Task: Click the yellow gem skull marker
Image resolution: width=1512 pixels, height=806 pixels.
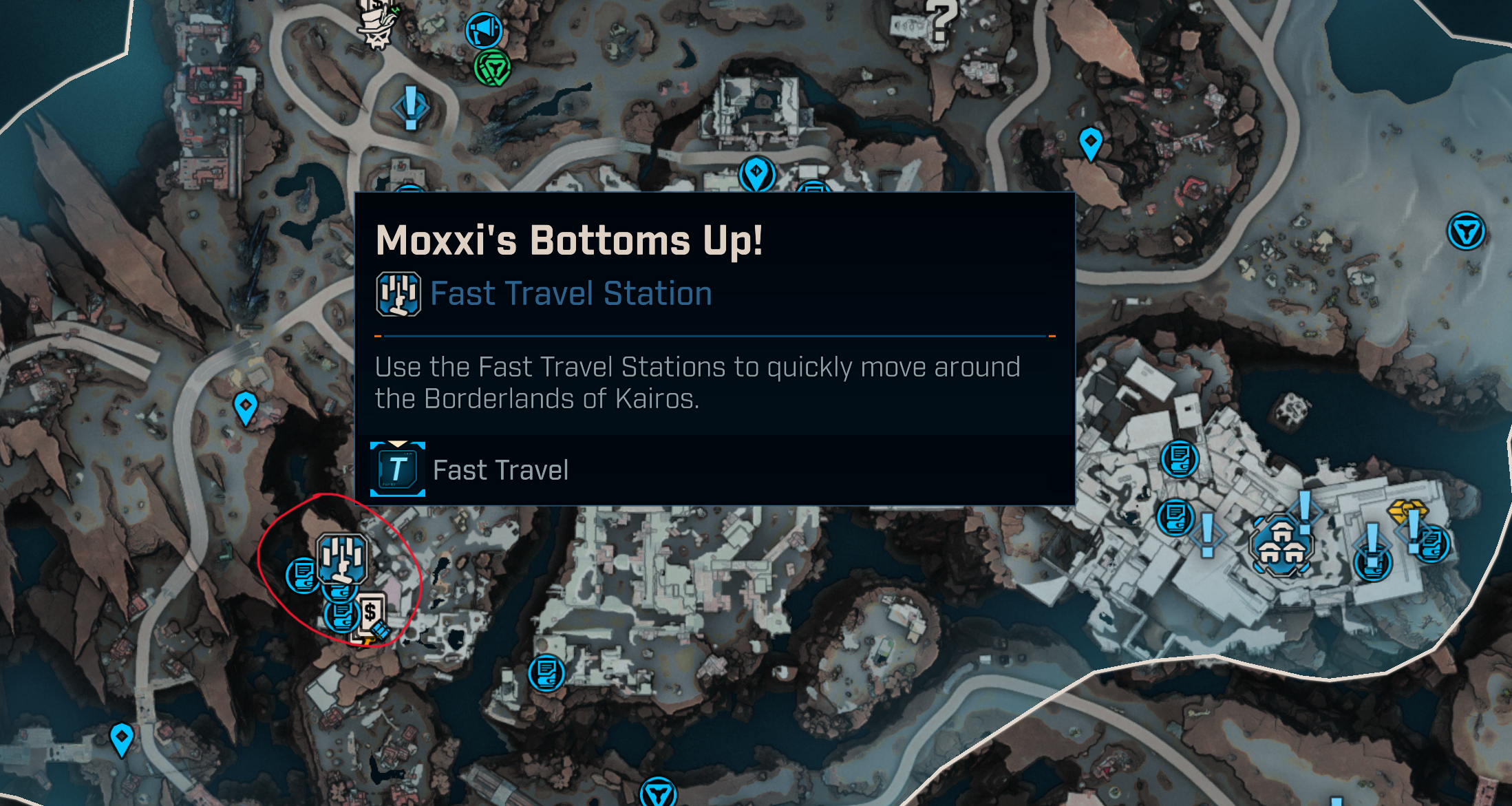Action: tap(1405, 511)
